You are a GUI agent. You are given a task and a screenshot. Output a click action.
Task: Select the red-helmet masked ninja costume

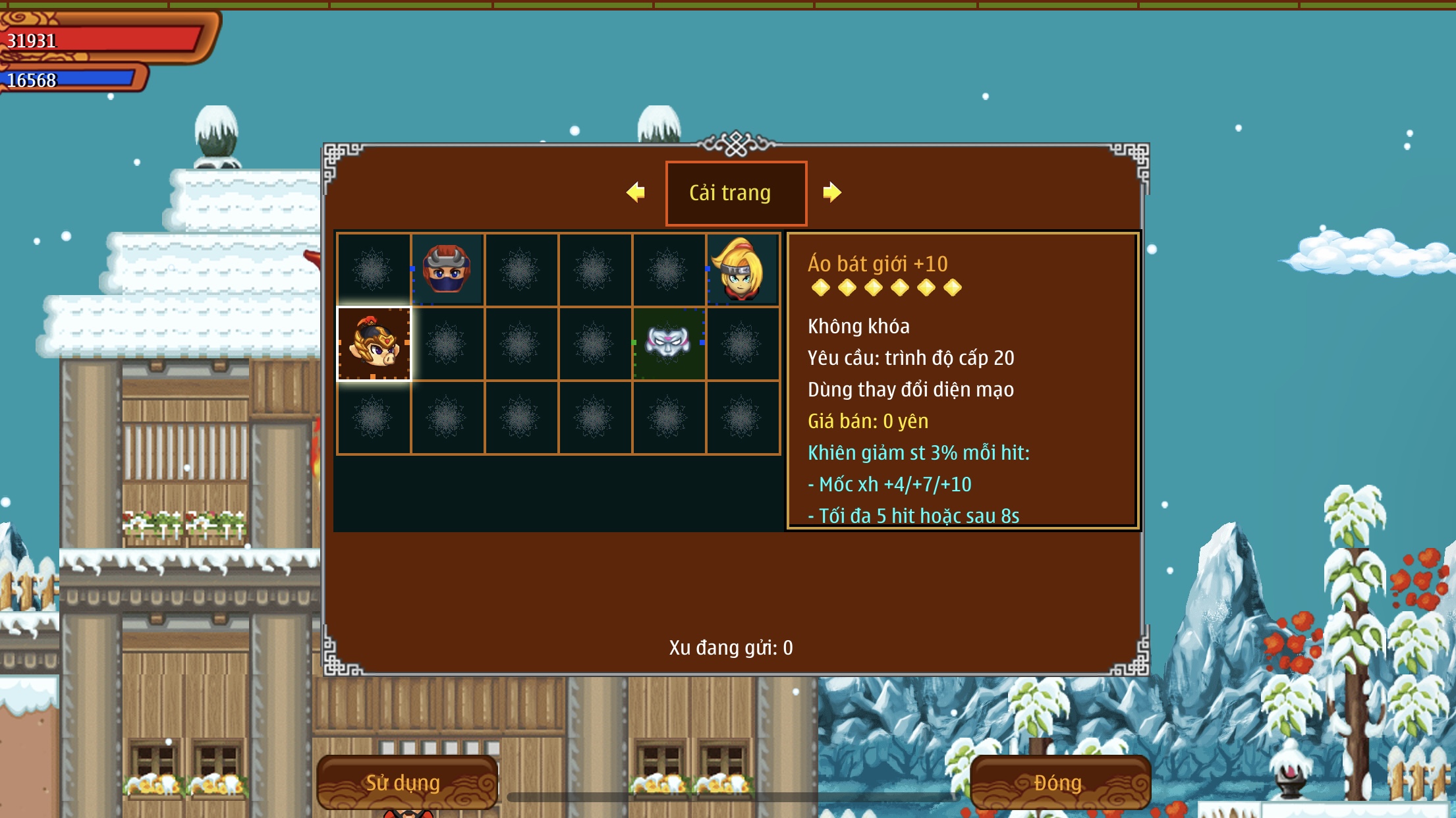point(447,269)
